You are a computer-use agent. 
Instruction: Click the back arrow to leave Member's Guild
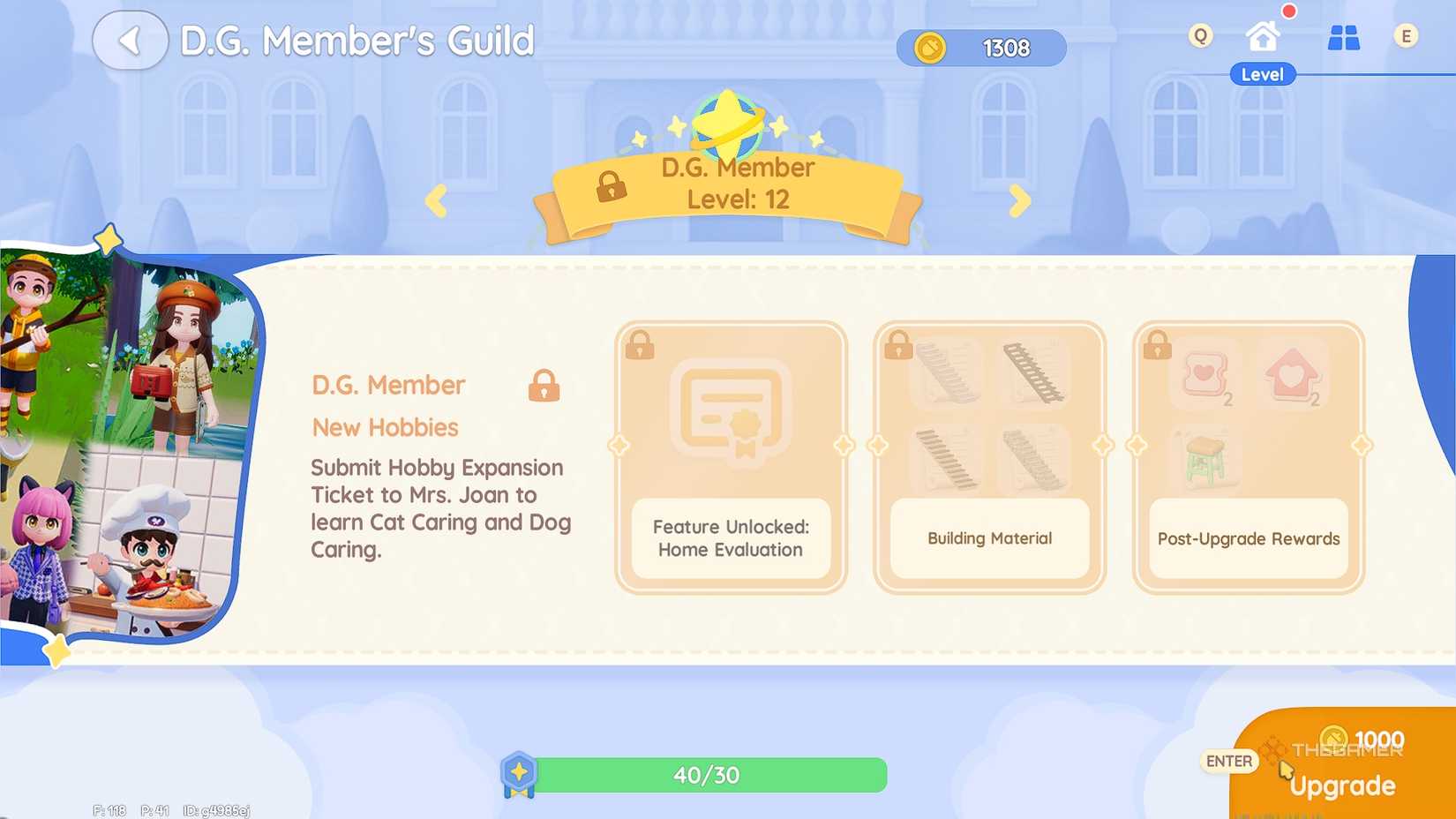[129, 40]
